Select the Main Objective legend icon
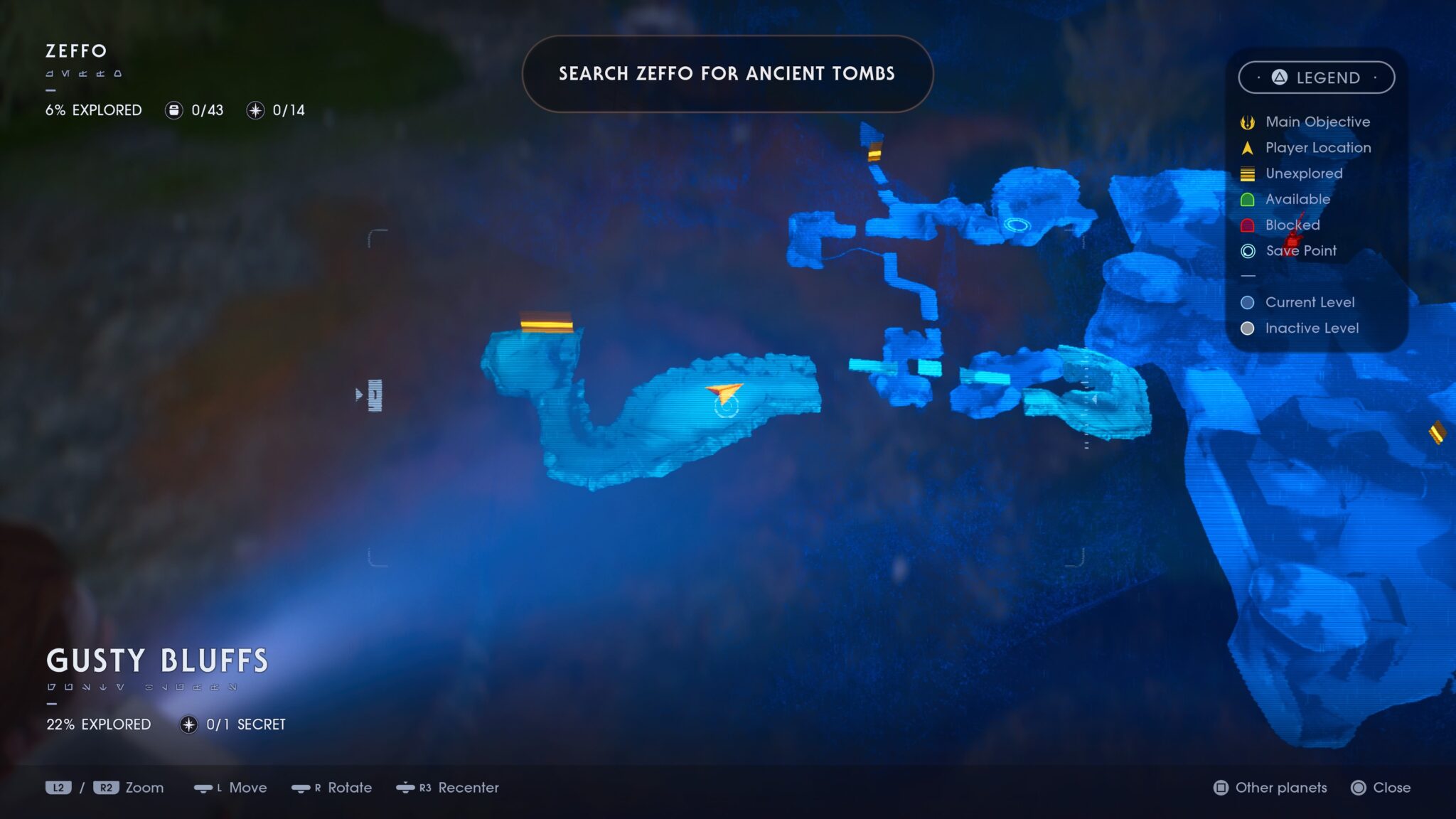Image resolution: width=1456 pixels, height=819 pixels. pyautogui.click(x=1249, y=122)
